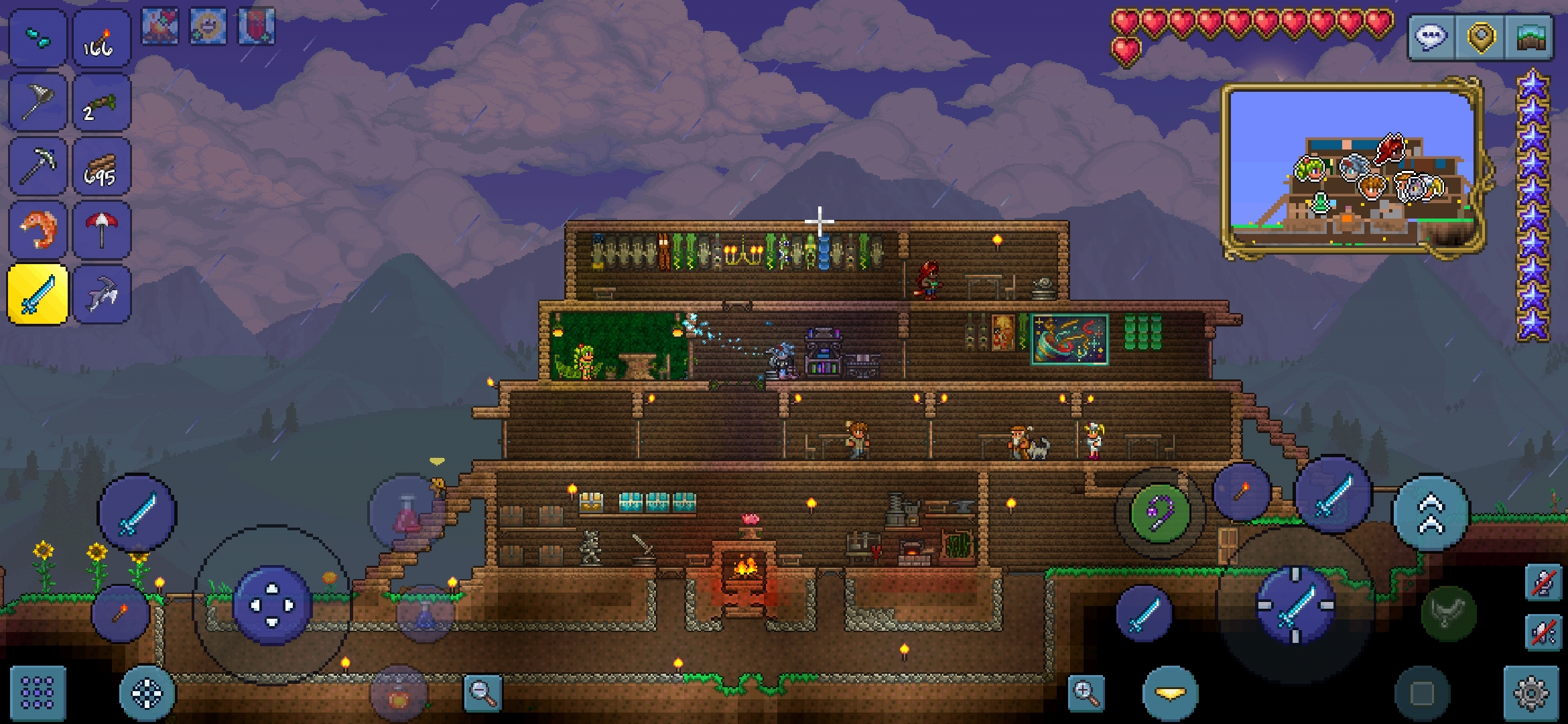Zoom out with the minus magnifier
Screen dimensions: 1568x724
coord(482,693)
